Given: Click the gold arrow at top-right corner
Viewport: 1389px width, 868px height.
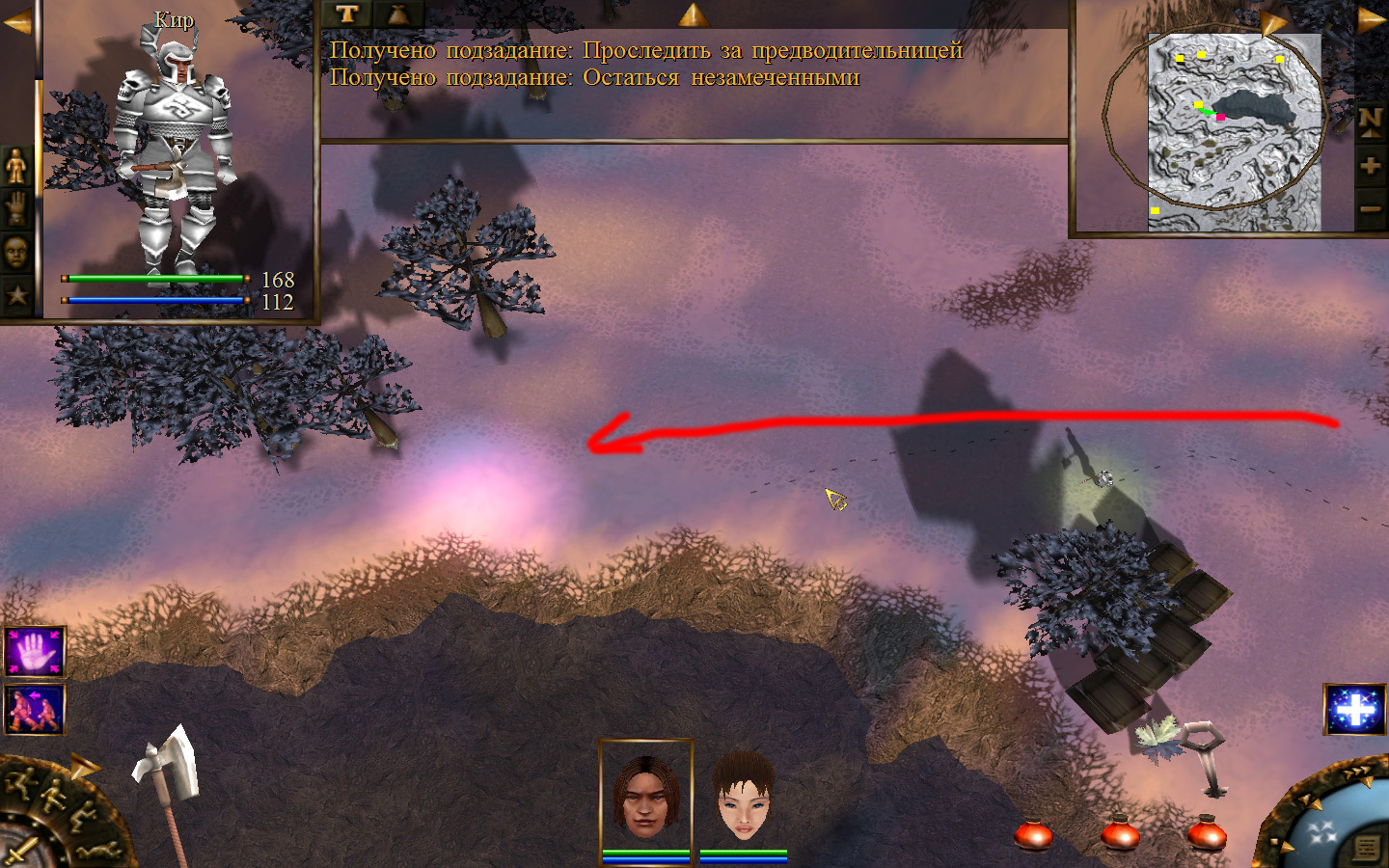Looking at the screenshot, I should 1372,20.
